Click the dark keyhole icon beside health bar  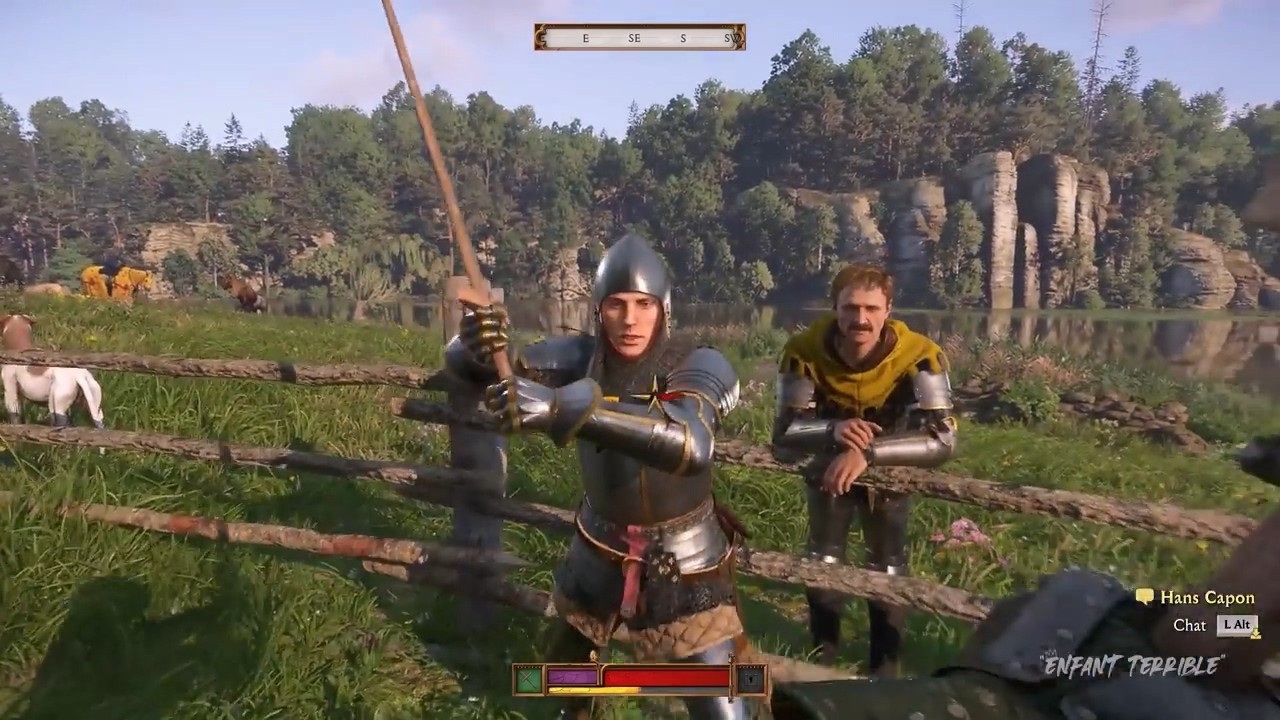750,680
